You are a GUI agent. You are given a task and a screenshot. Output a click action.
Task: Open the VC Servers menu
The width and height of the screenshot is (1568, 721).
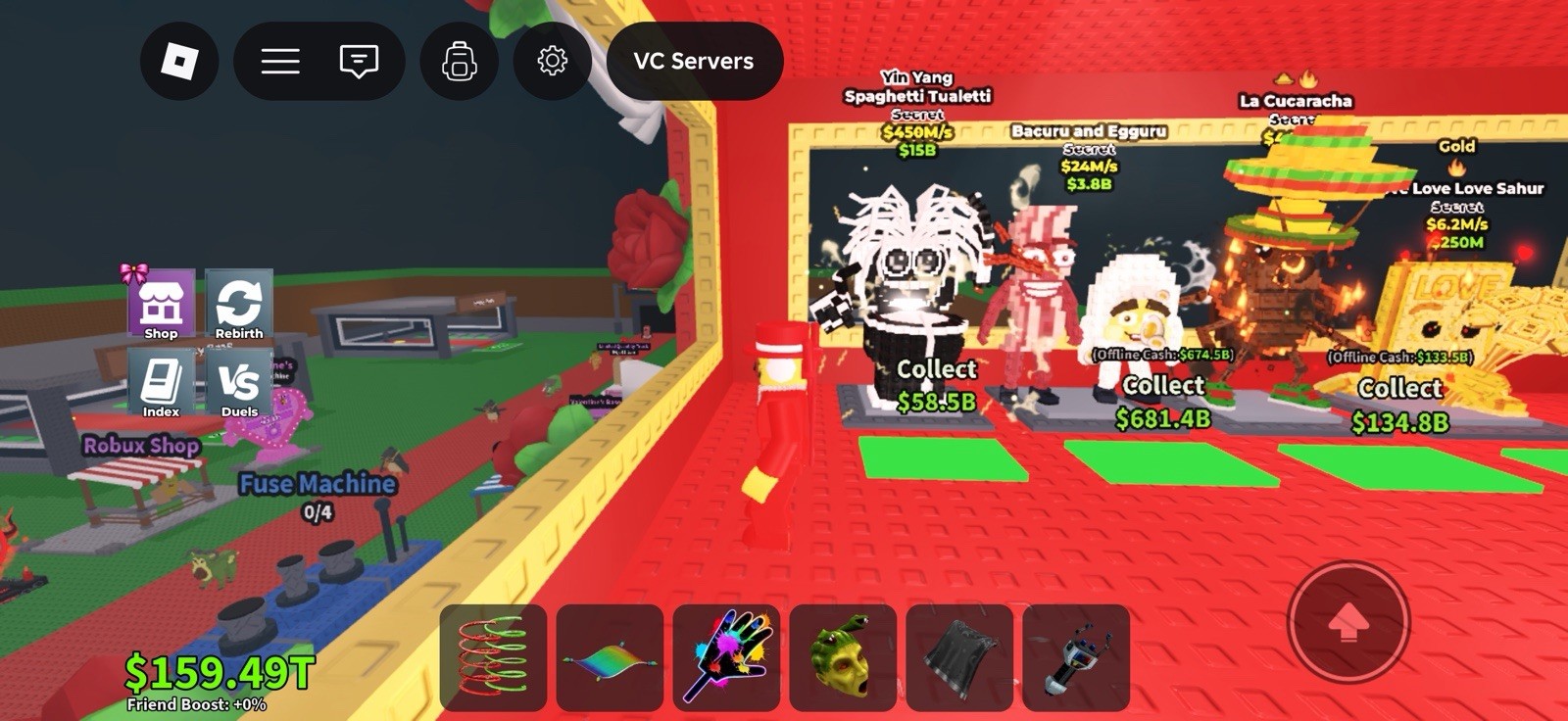[695, 61]
